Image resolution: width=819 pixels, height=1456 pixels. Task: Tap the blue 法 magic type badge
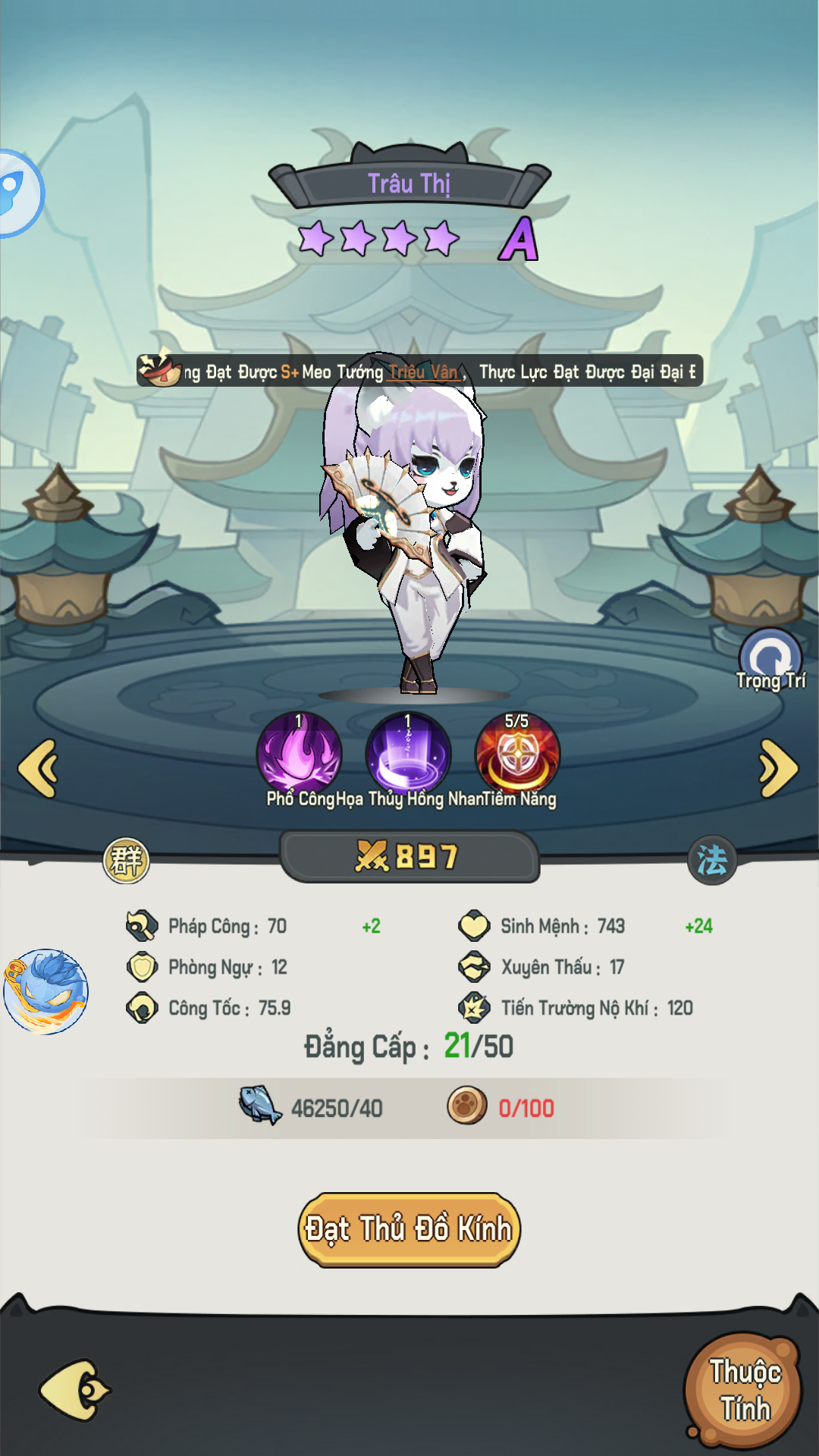point(711,860)
